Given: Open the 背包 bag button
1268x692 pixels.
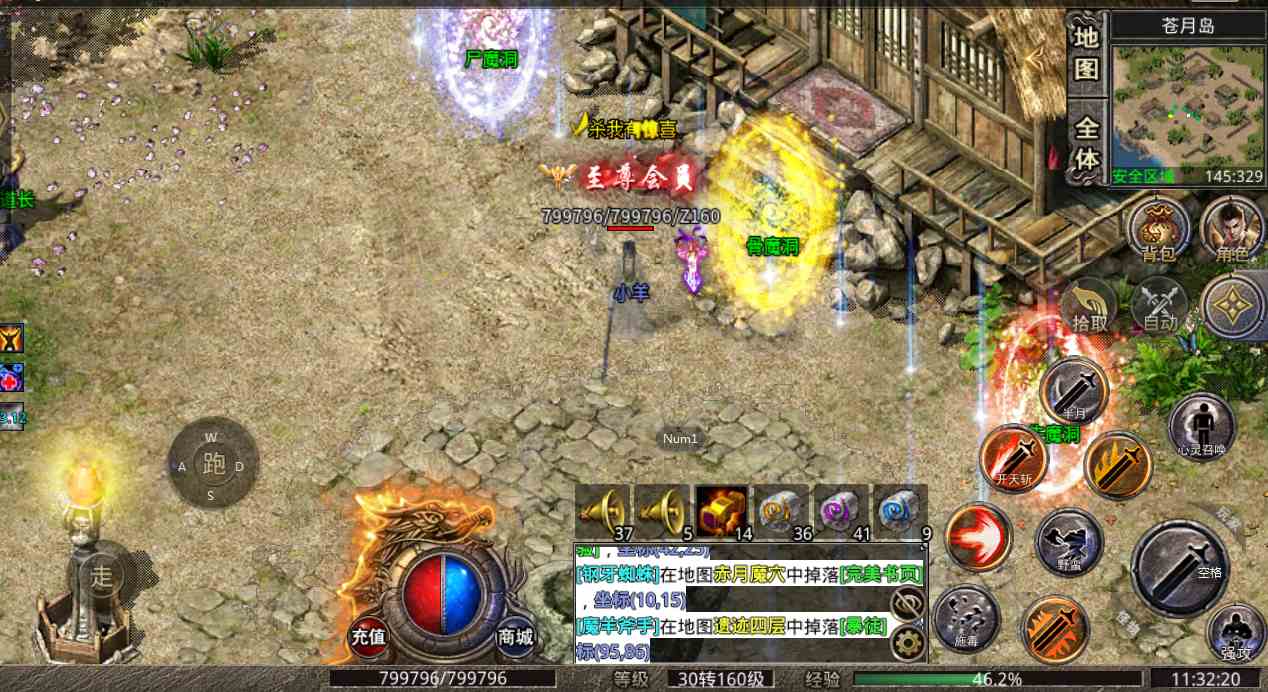Looking at the screenshot, I should [1158, 228].
